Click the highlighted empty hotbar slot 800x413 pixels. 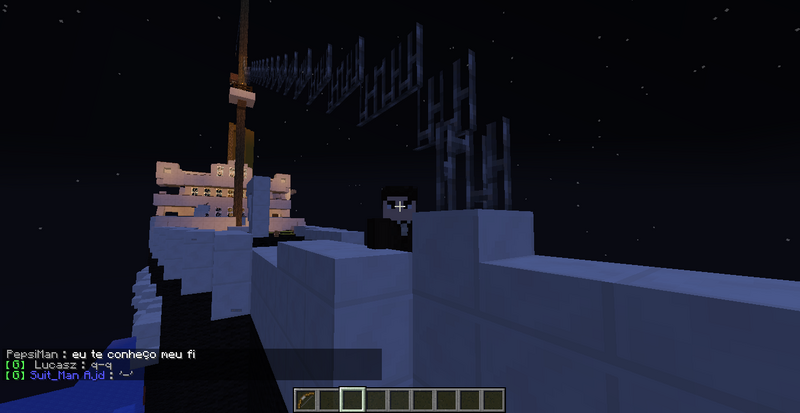coord(351,401)
